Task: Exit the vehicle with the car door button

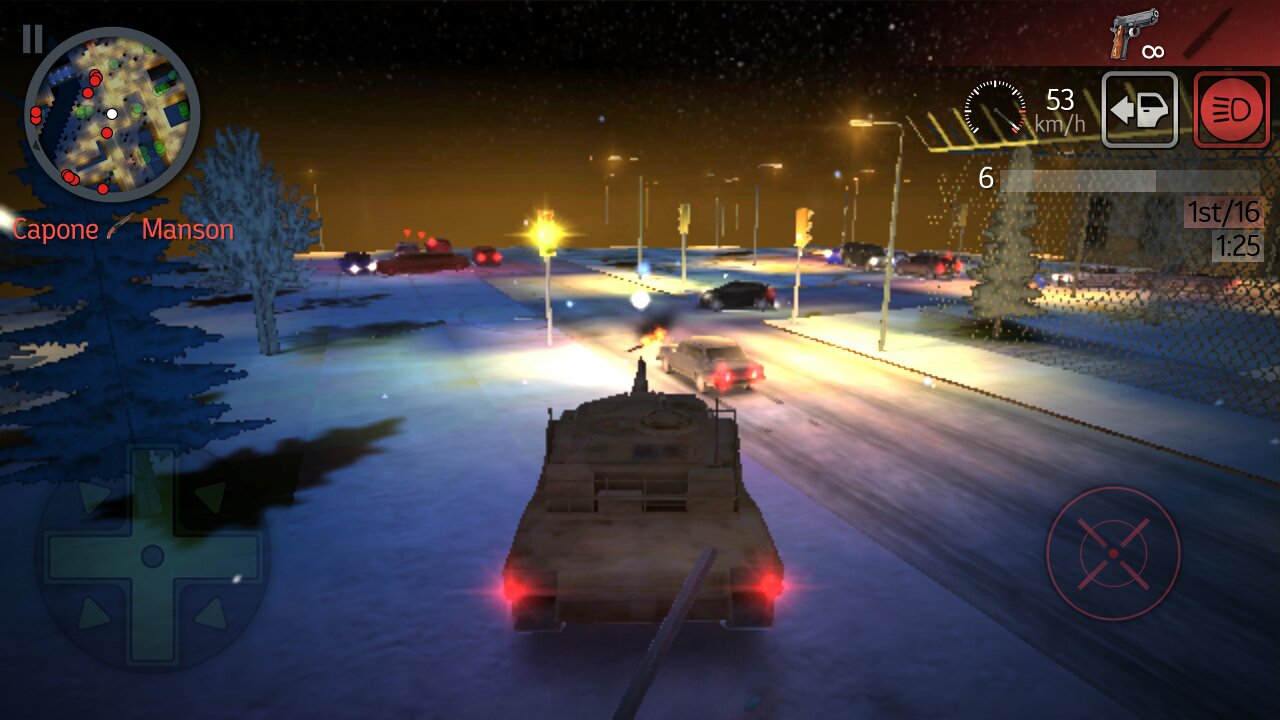Action: 1140,110
